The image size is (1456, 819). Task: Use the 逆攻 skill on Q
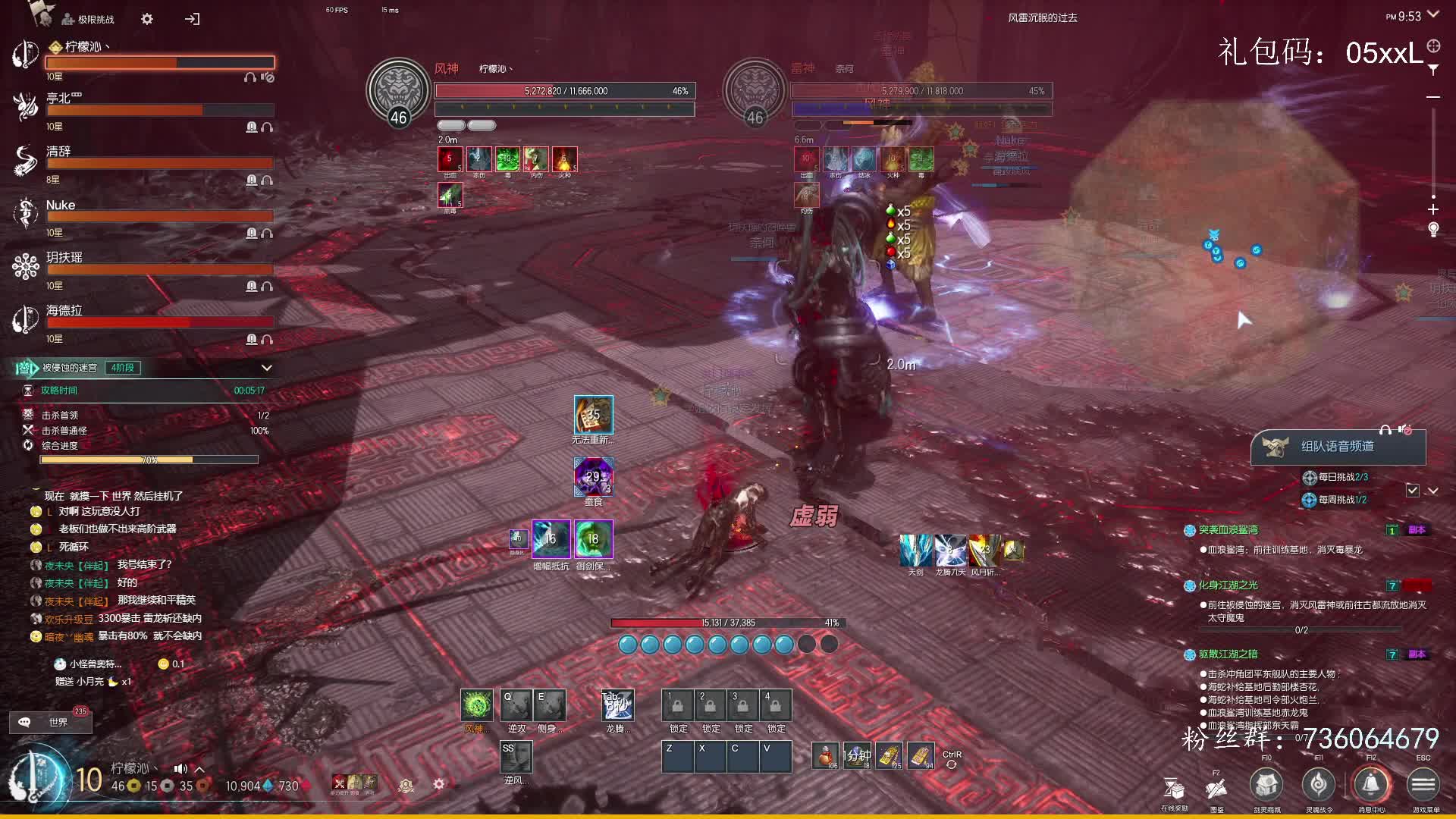pyautogui.click(x=516, y=705)
